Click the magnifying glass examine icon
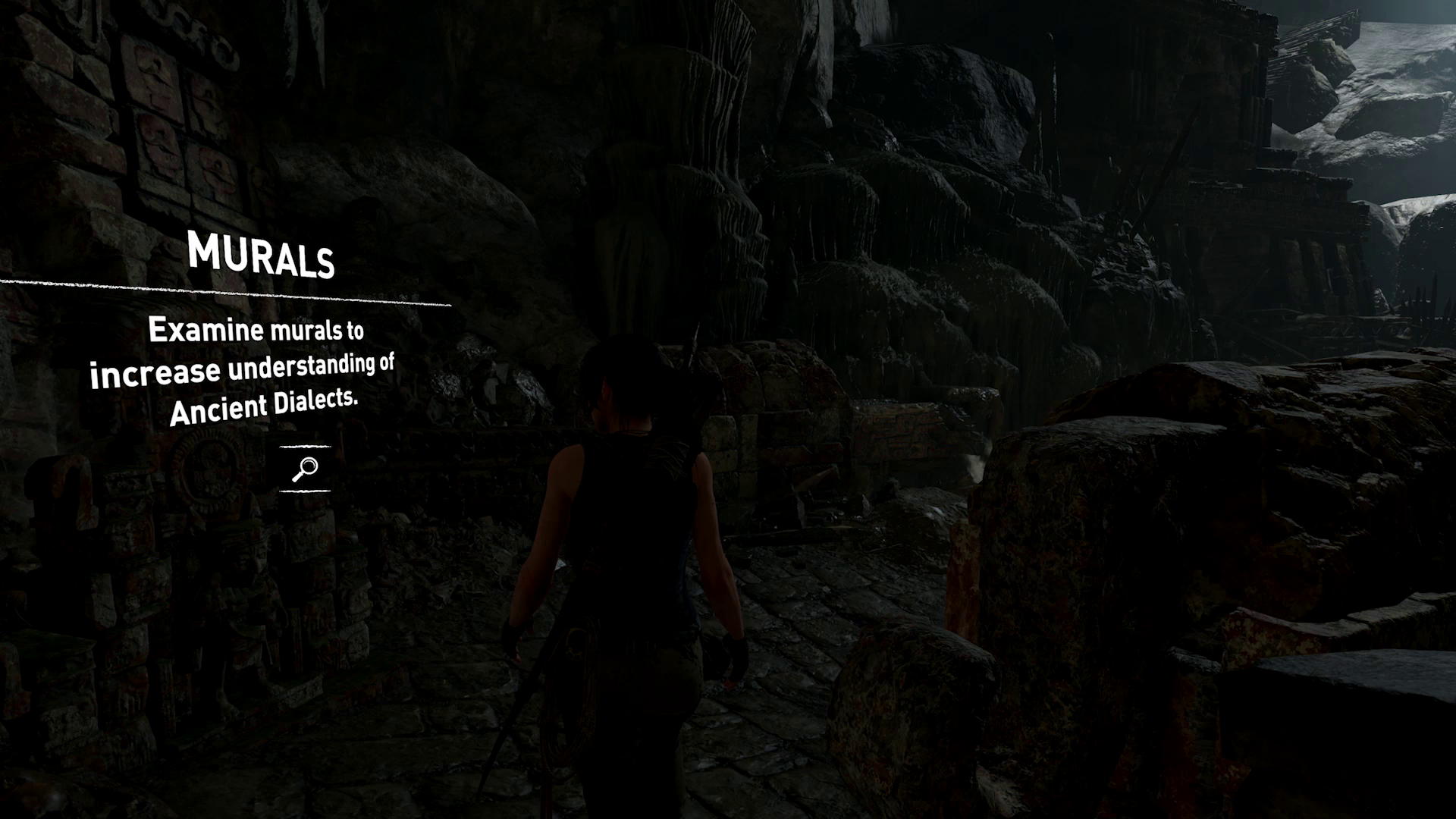 pyautogui.click(x=305, y=469)
